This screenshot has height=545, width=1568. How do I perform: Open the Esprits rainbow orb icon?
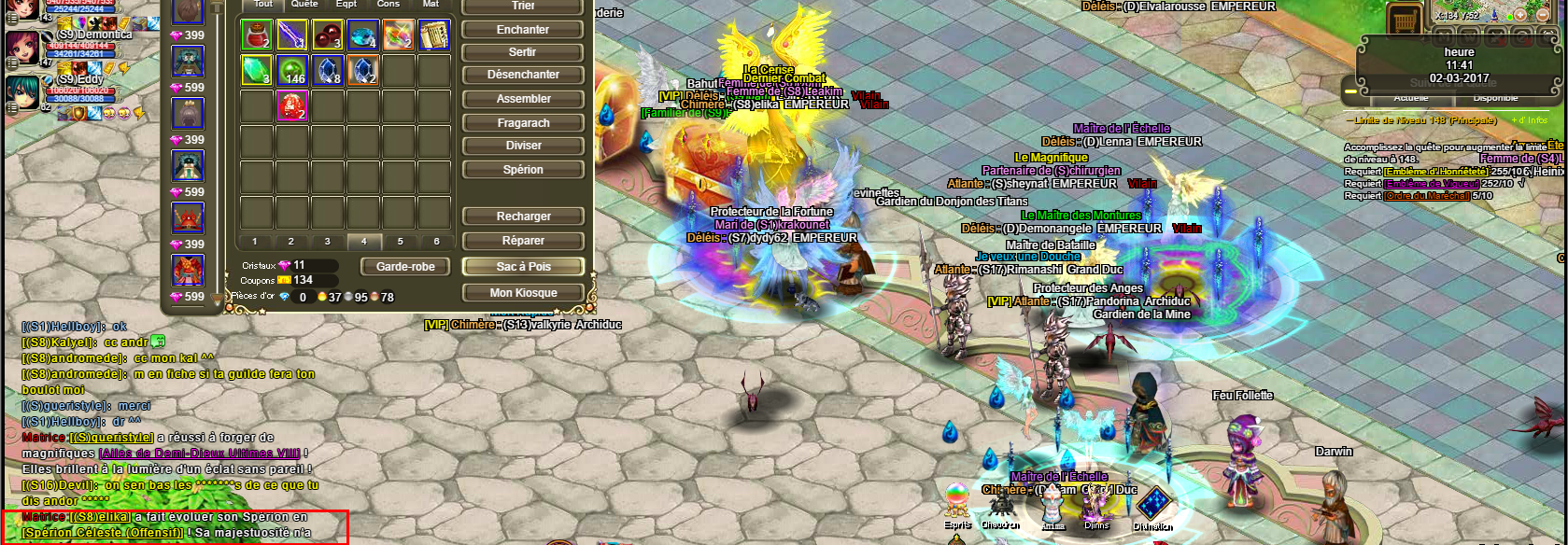click(x=956, y=498)
